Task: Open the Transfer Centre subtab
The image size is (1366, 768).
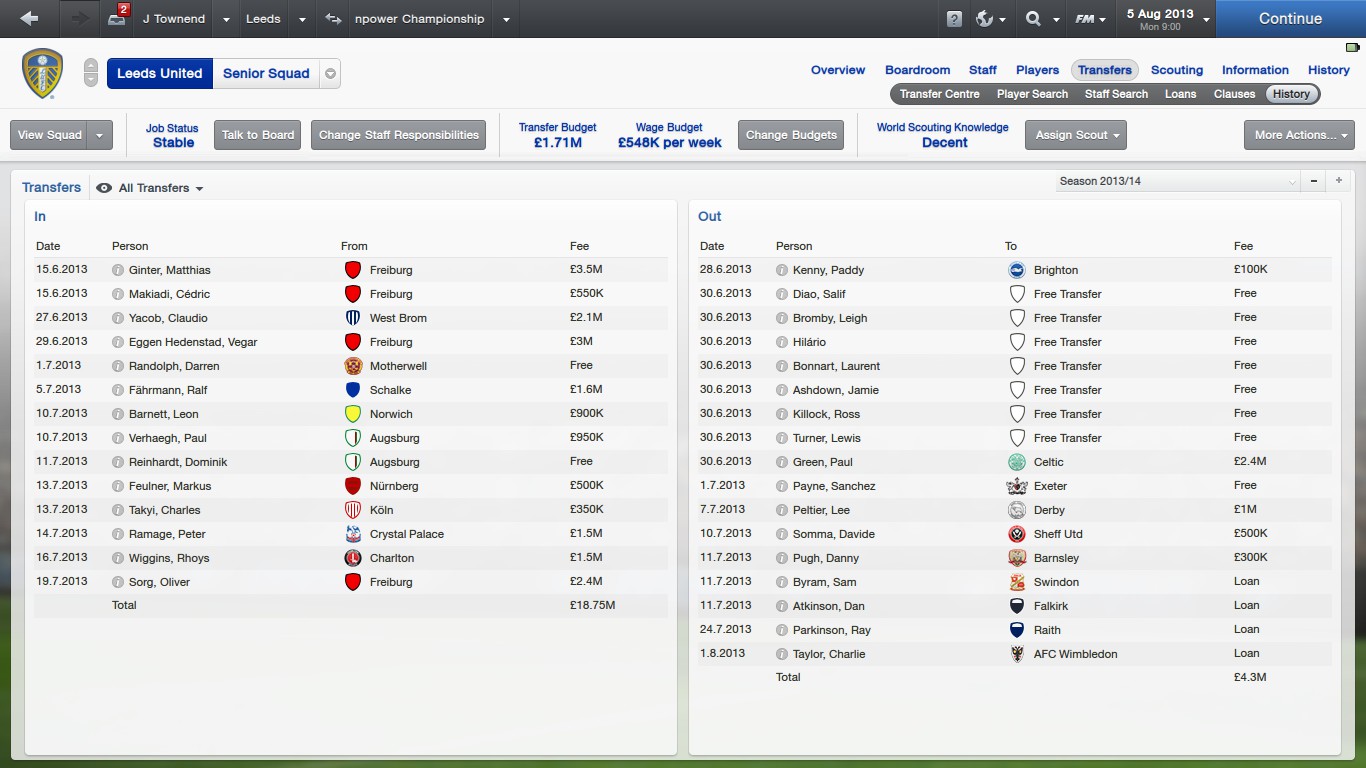Action: [939, 94]
